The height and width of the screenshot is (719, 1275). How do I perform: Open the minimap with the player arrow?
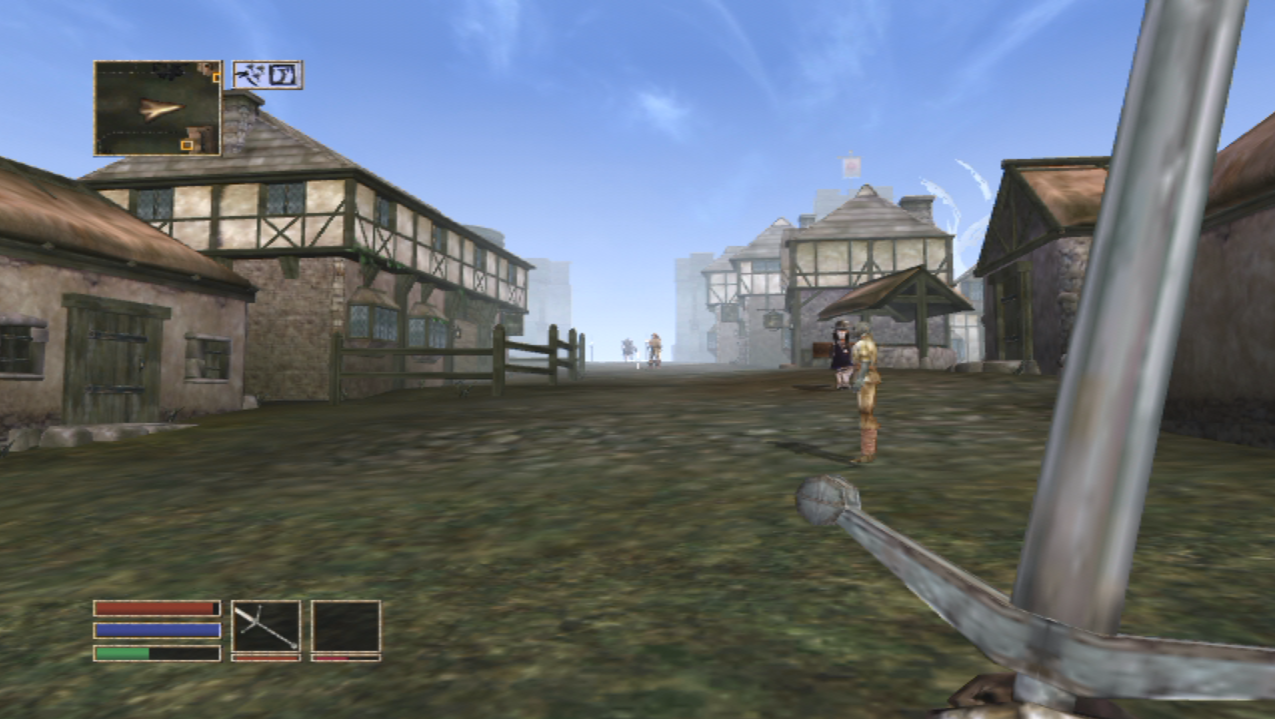click(x=157, y=108)
